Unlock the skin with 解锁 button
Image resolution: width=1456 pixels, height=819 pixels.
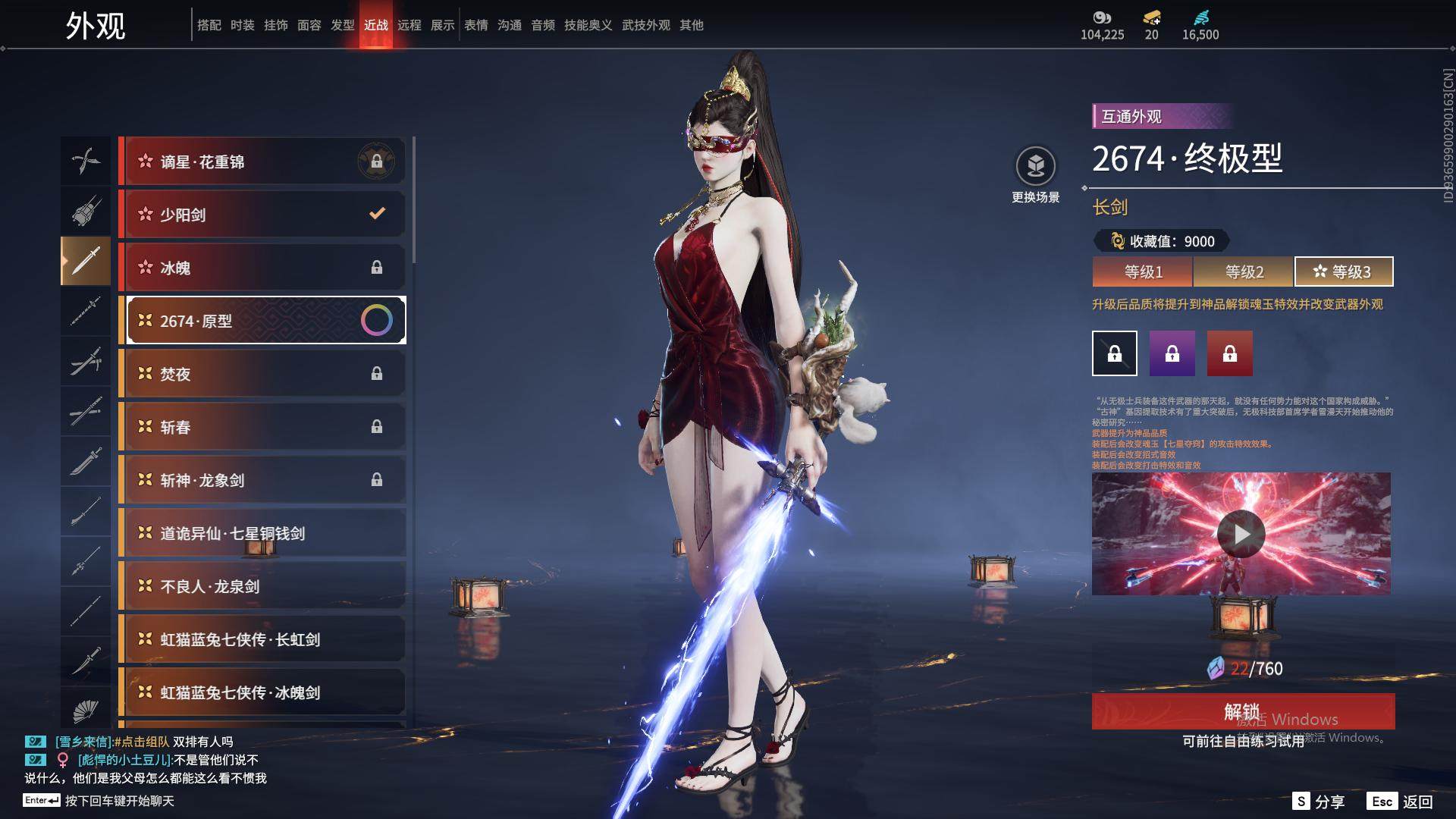pos(1242,711)
